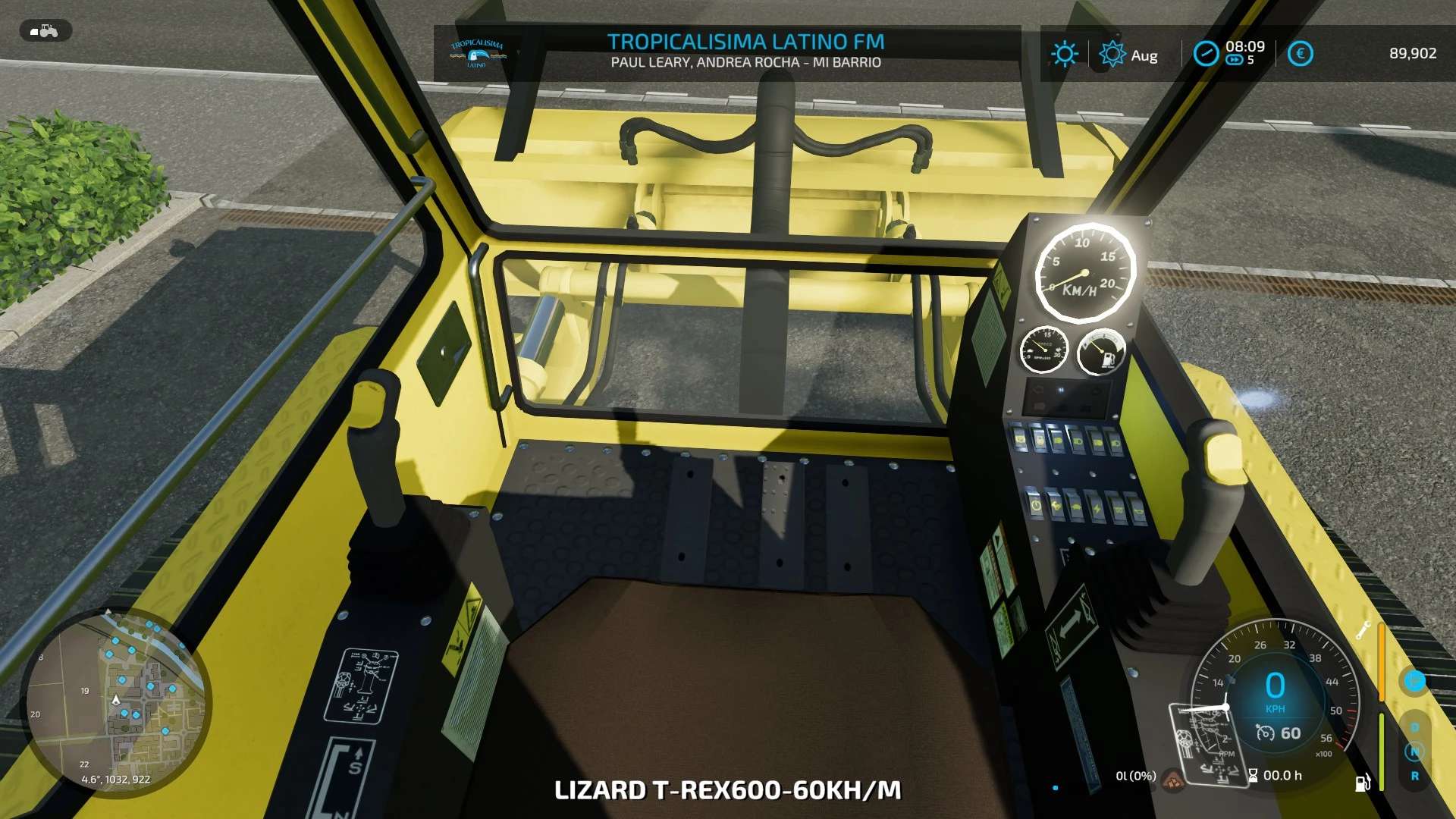Click the wrench damage icon

1363,630
